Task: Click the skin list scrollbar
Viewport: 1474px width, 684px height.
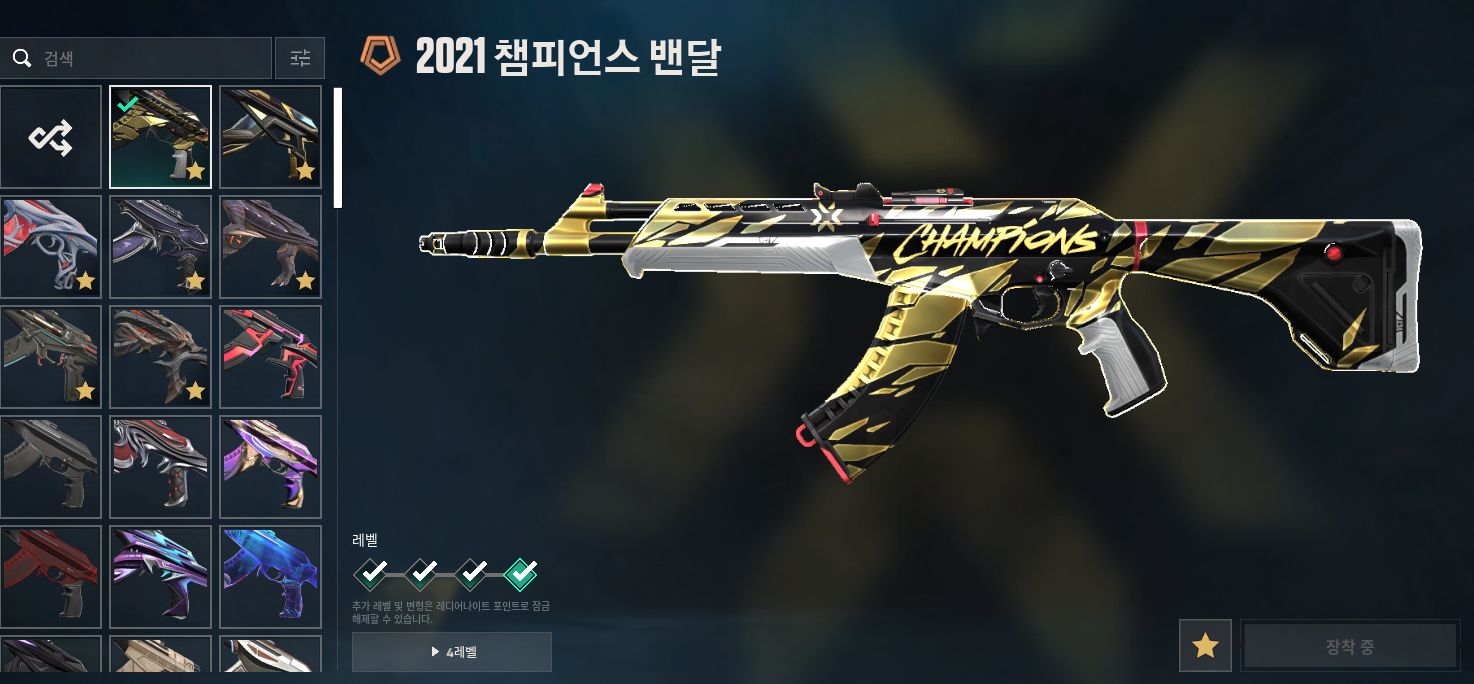Action: [x=338, y=148]
